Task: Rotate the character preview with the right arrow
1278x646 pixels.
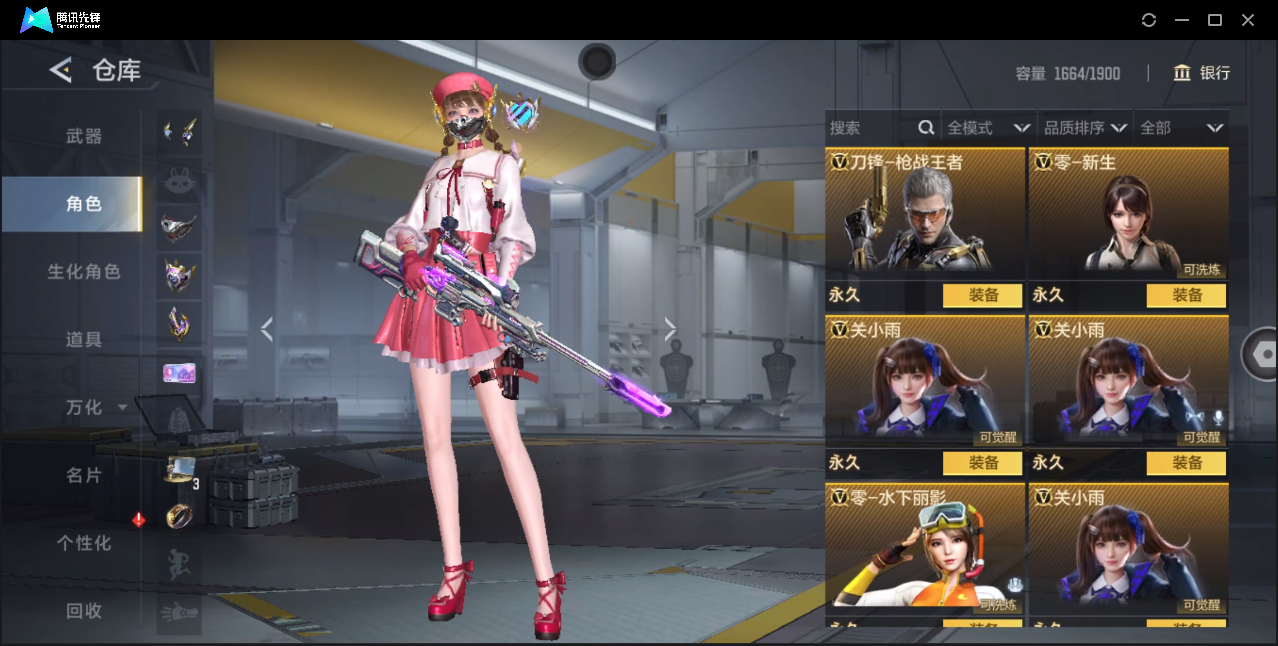Action: click(x=670, y=329)
